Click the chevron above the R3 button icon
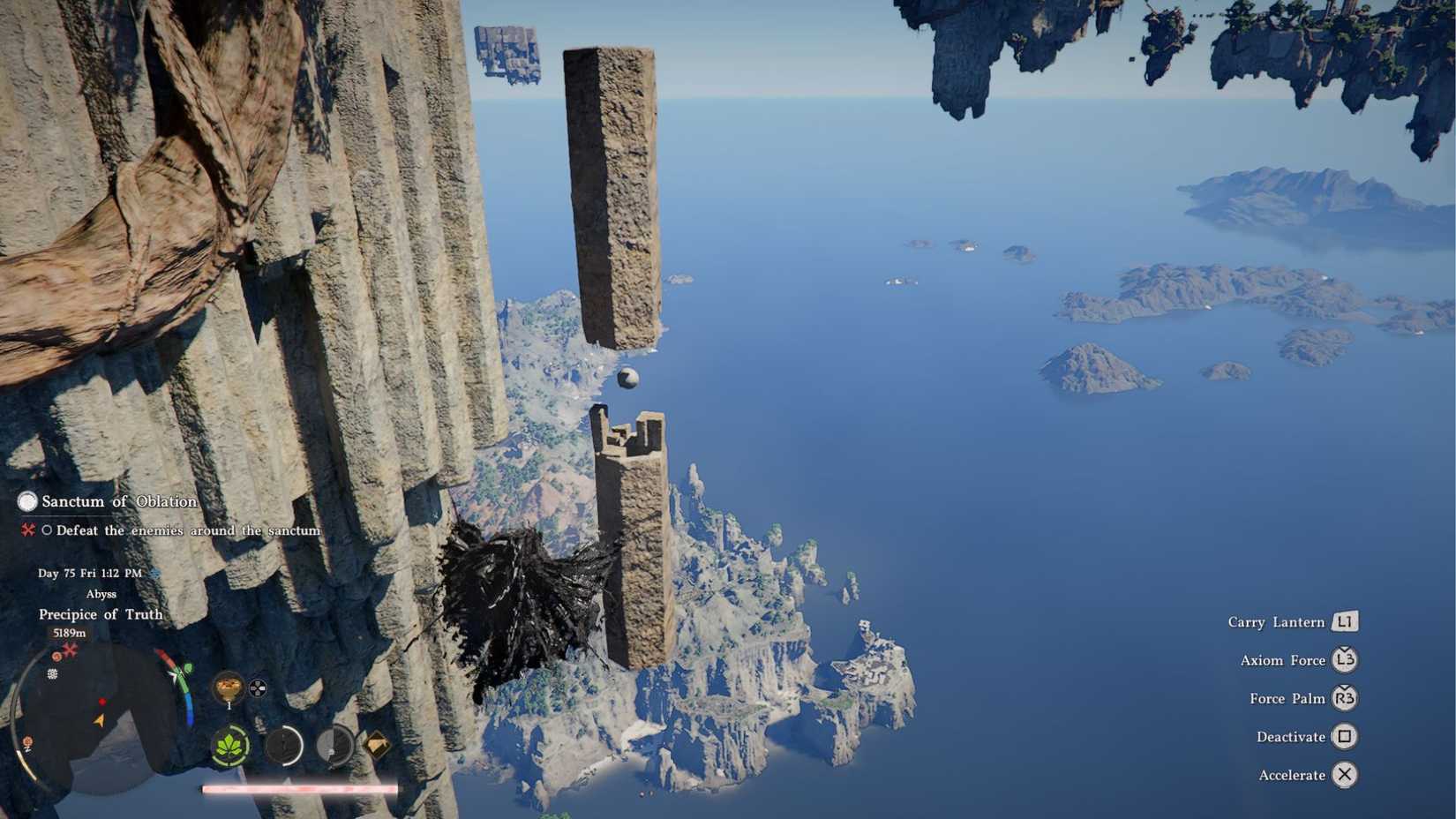This screenshot has width=1456, height=819. point(1343,687)
